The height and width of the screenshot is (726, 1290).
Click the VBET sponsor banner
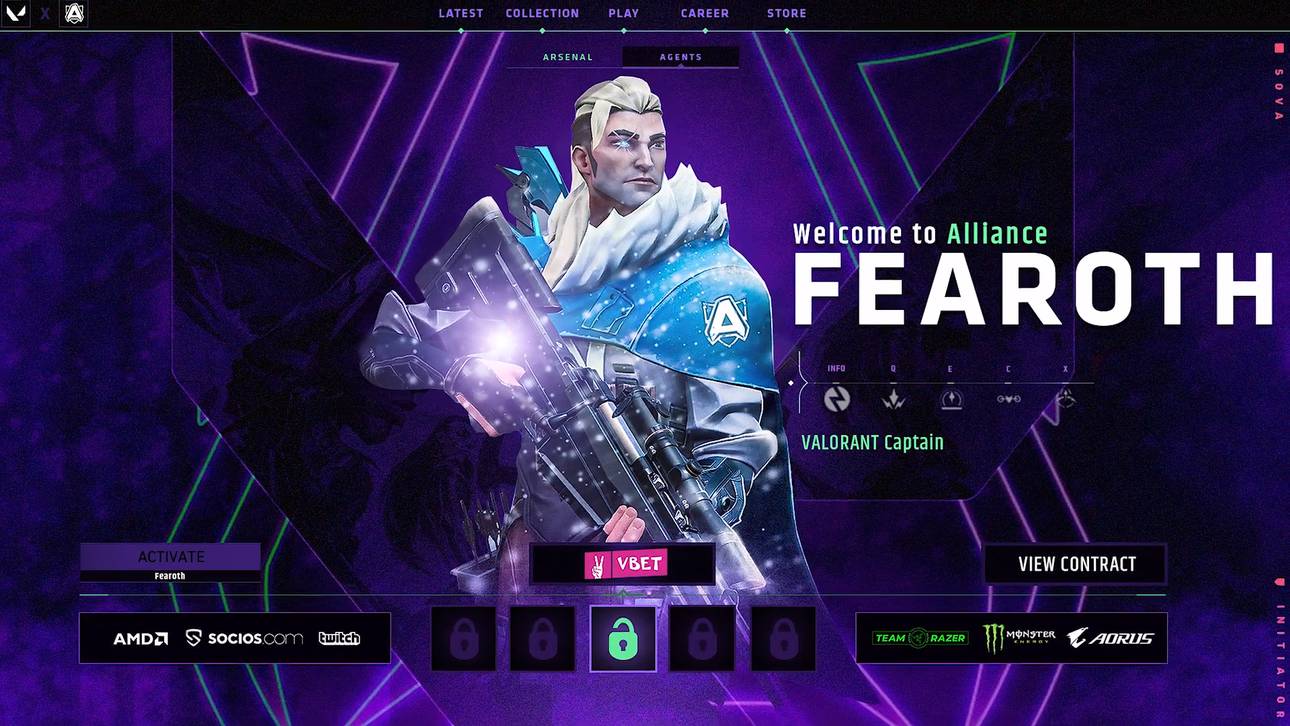(622, 563)
